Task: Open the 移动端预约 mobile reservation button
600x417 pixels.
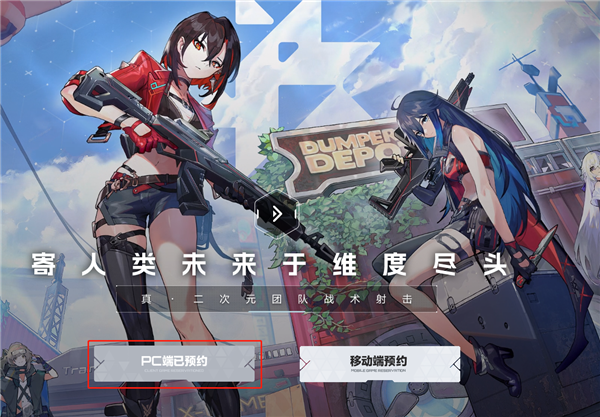Action: pos(380,364)
